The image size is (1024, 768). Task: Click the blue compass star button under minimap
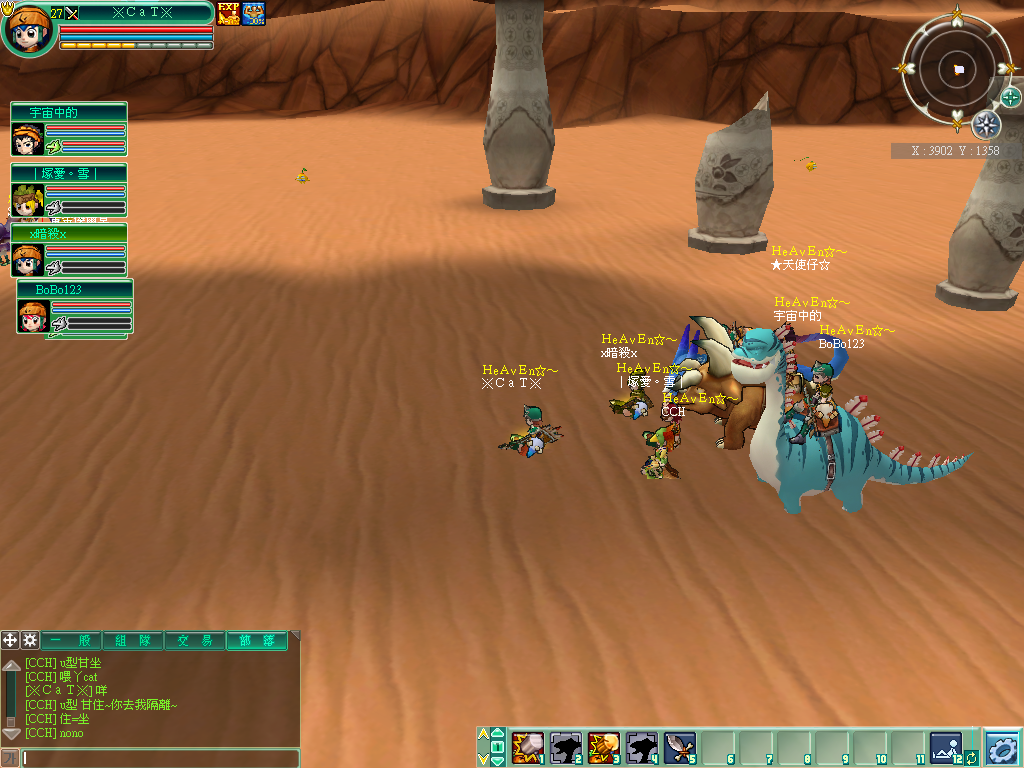tap(986, 125)
